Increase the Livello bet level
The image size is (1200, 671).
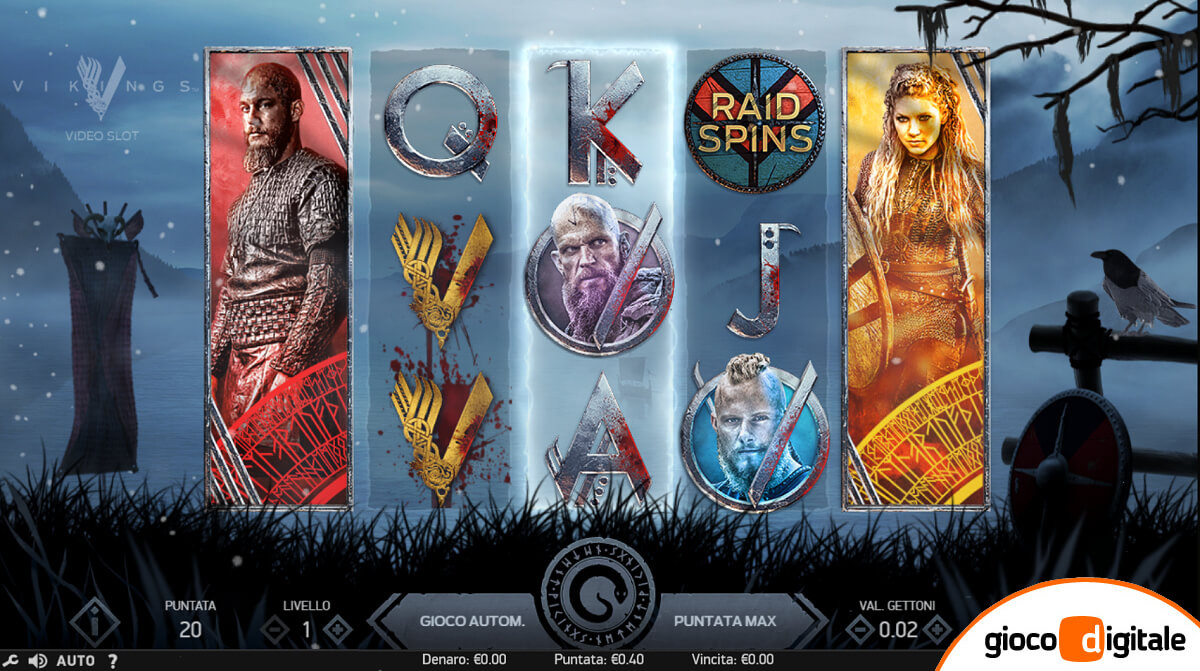point(339,629)
